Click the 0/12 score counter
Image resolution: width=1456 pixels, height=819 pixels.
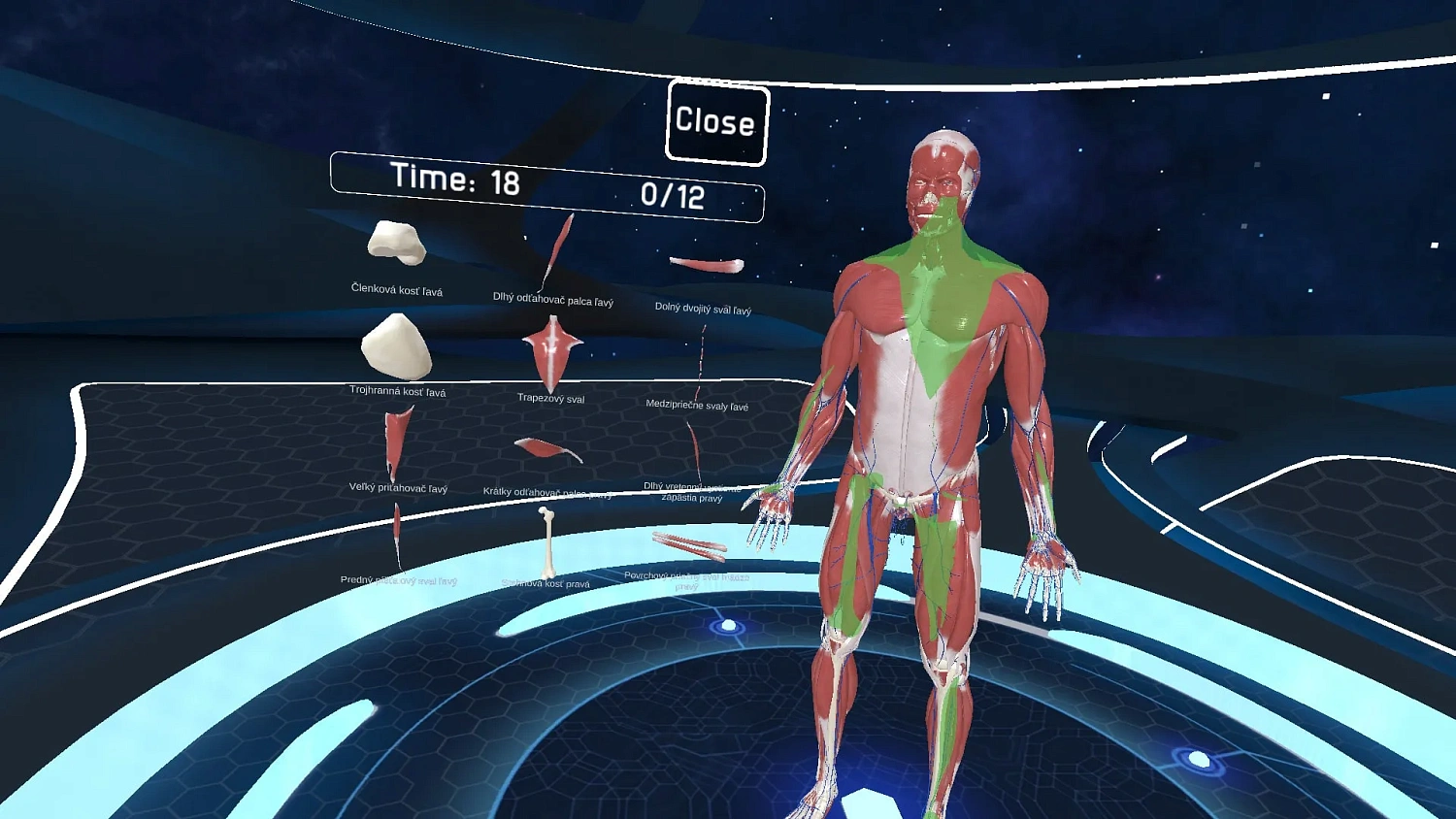(673, 193)
